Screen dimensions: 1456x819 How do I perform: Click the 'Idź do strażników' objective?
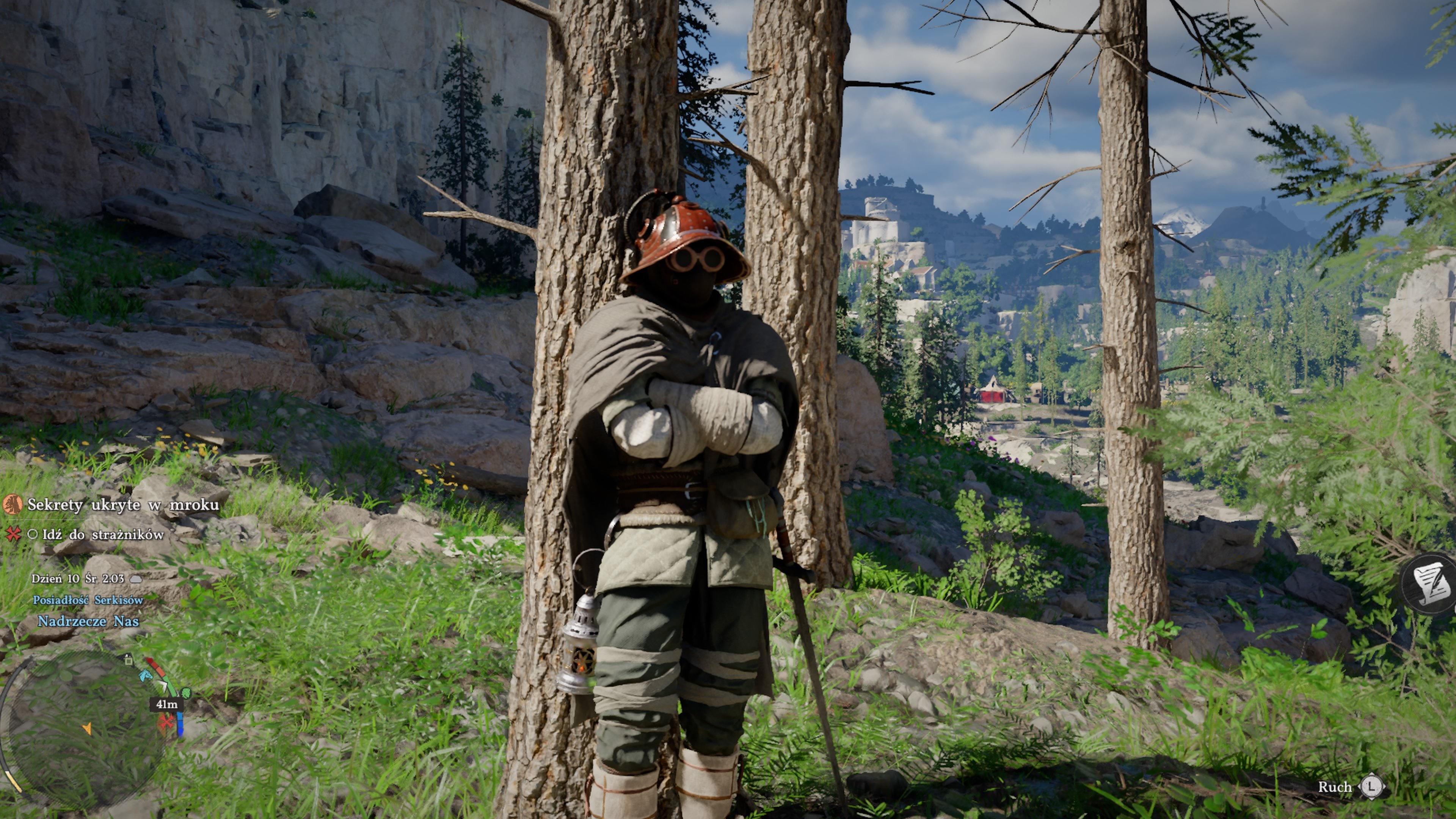pos(103,534)
